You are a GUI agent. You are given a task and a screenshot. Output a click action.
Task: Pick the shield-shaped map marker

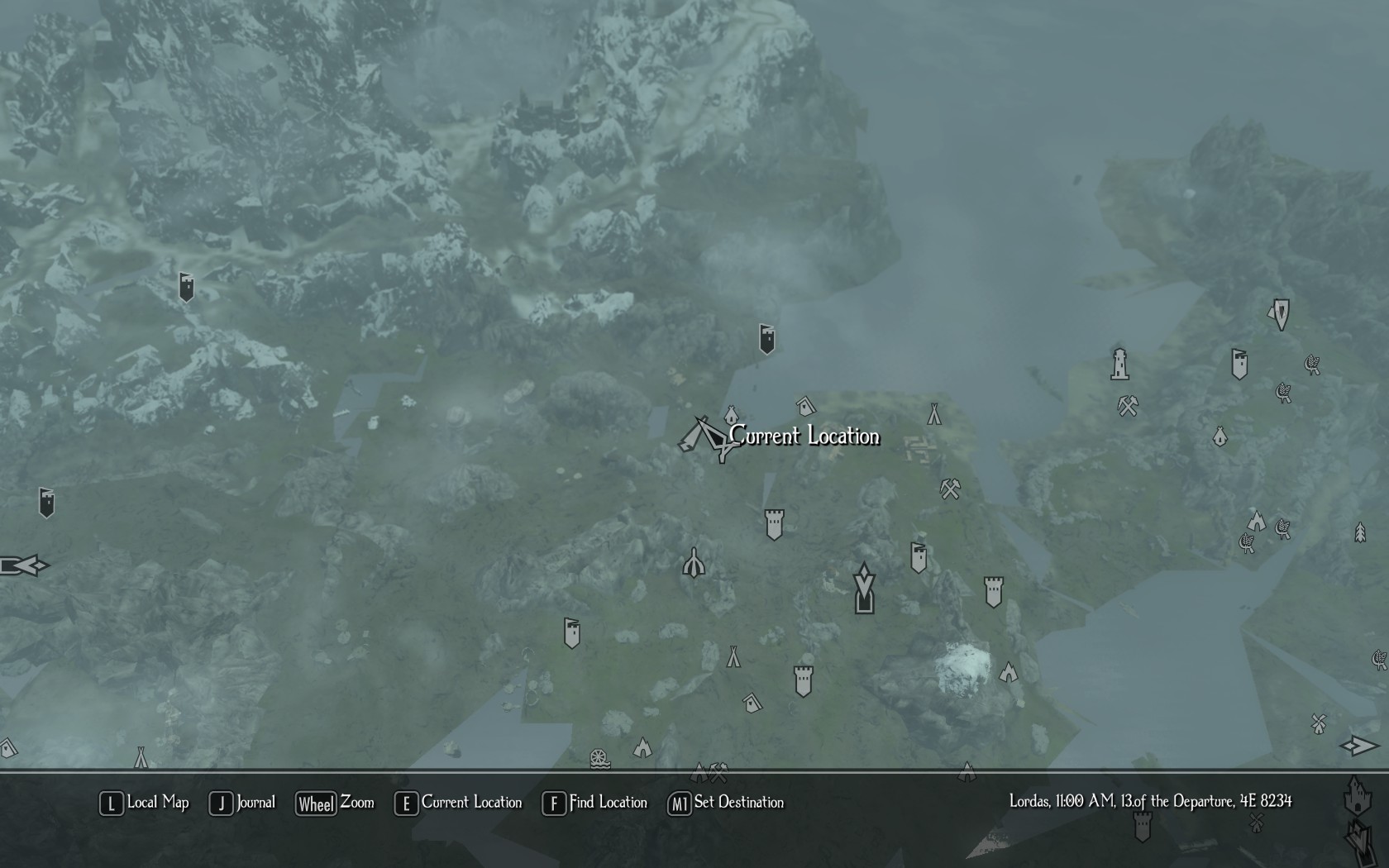1281,314
